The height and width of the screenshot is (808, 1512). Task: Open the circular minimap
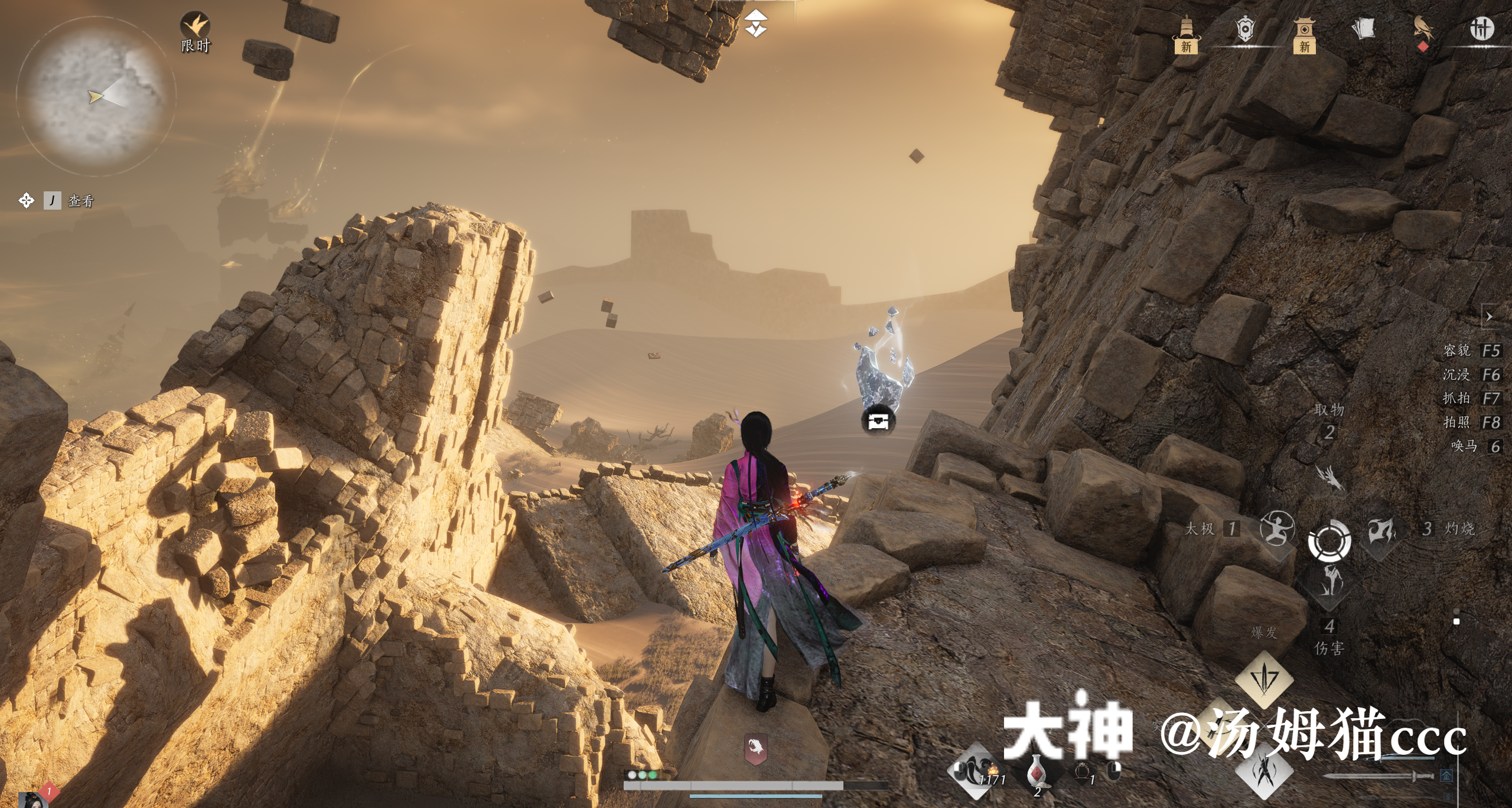96,96
